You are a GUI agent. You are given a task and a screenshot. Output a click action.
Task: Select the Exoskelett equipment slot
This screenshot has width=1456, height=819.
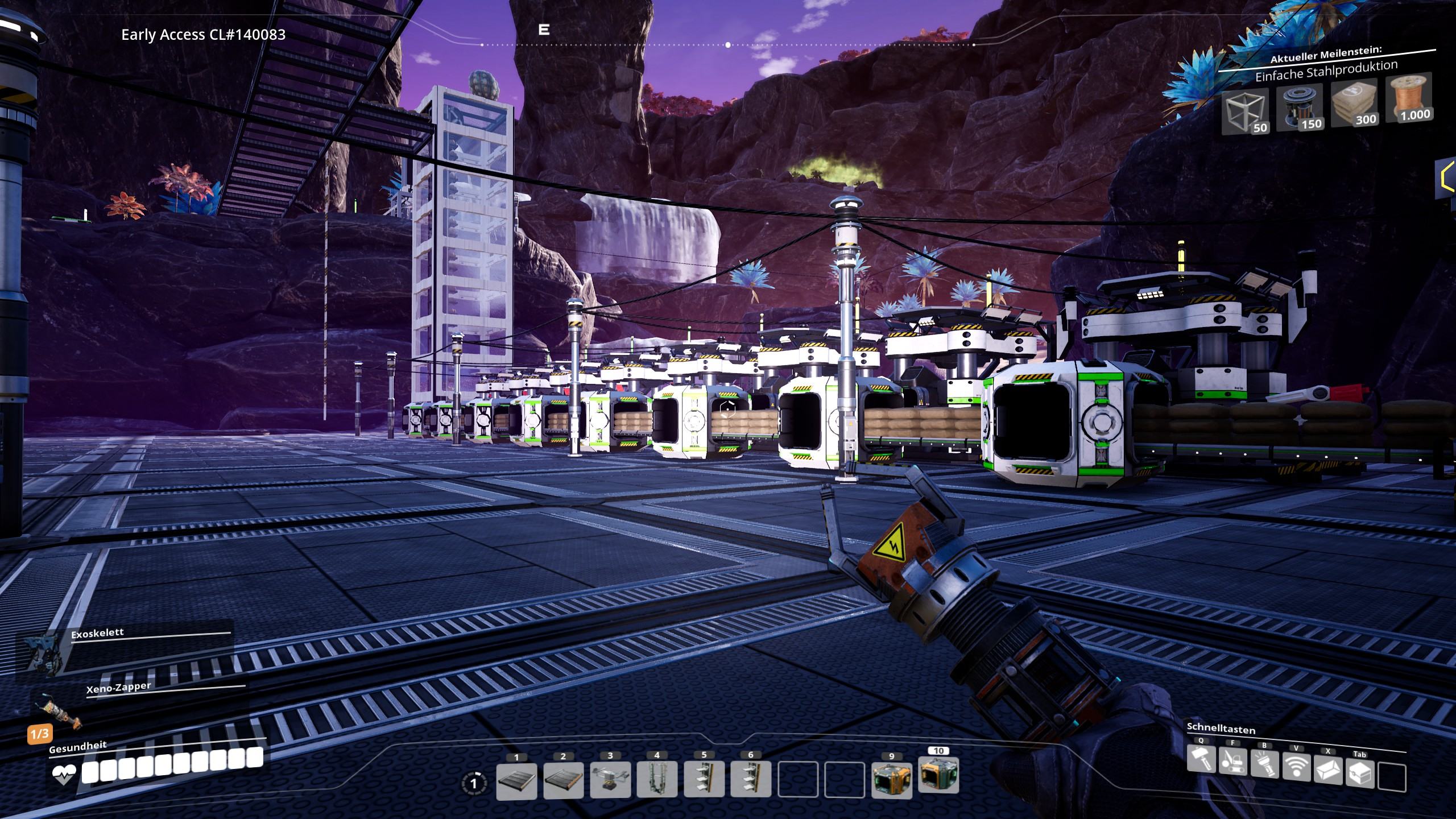[x=45, y=654]
